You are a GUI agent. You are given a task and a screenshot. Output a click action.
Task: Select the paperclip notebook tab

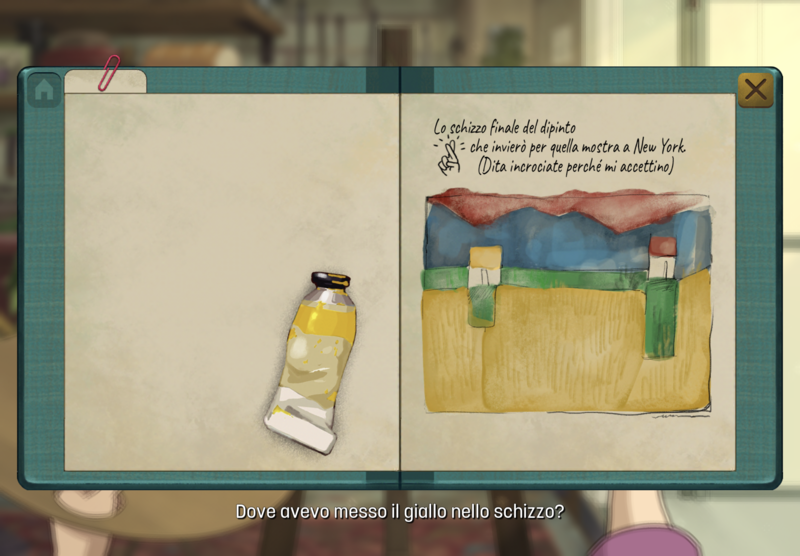click(106, 81)
